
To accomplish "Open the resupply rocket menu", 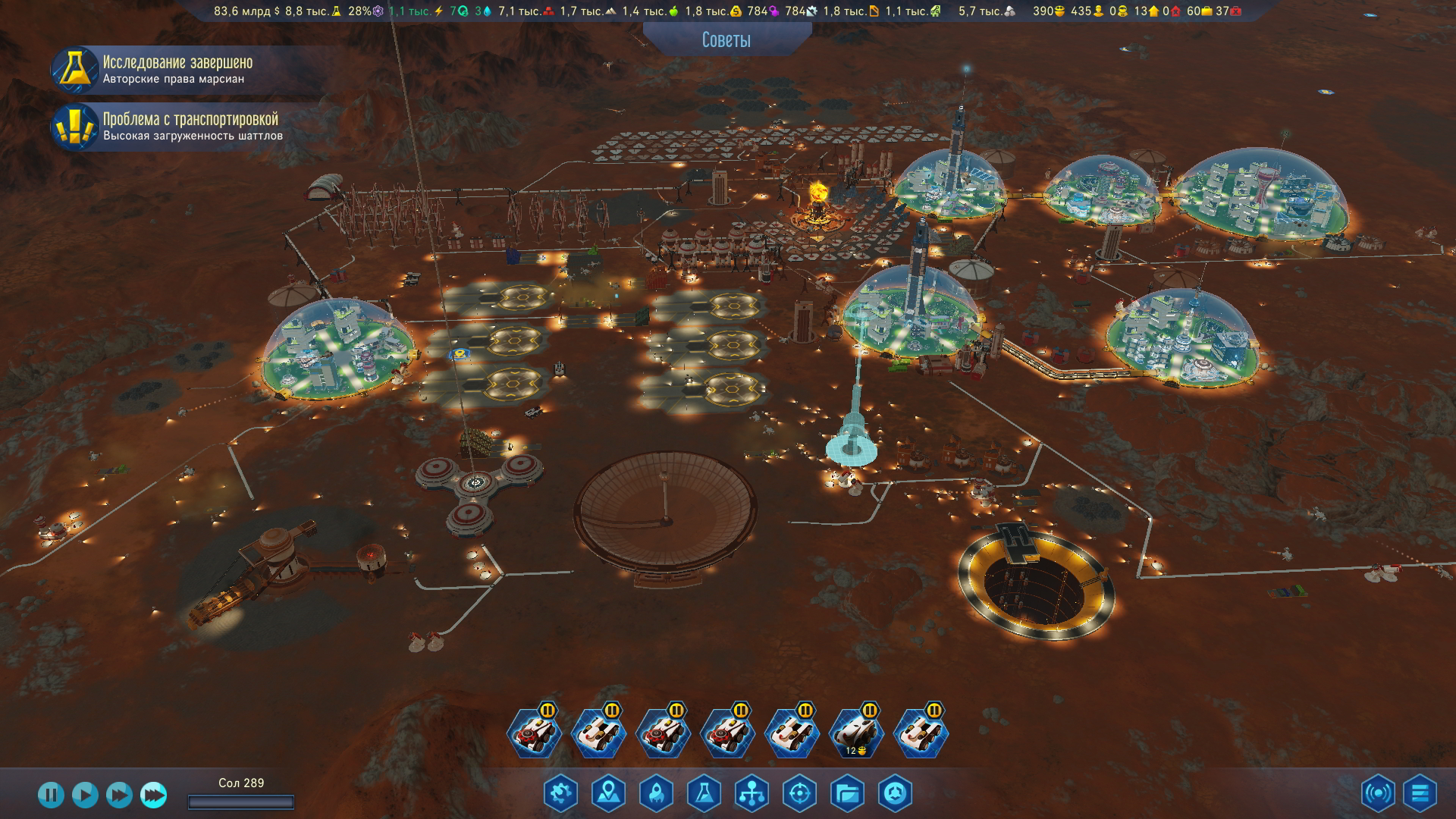I will [x=657, y=794].
